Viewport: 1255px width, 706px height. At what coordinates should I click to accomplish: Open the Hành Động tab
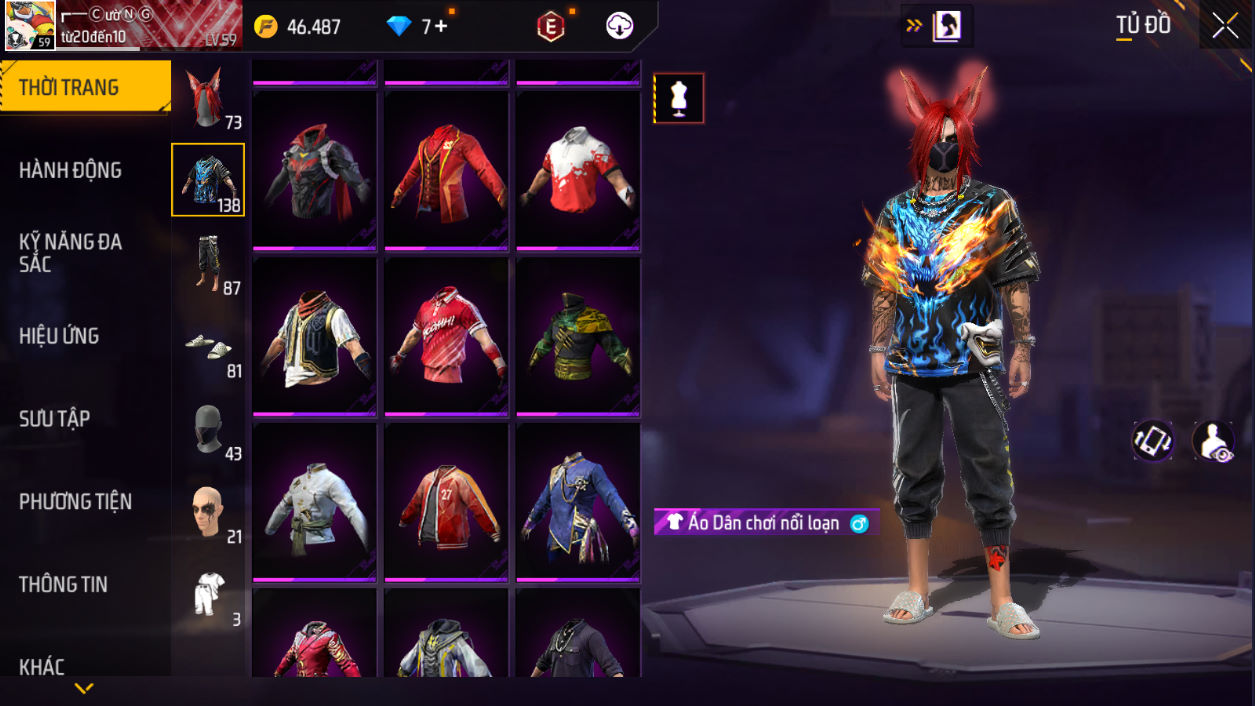pos(70,170)
